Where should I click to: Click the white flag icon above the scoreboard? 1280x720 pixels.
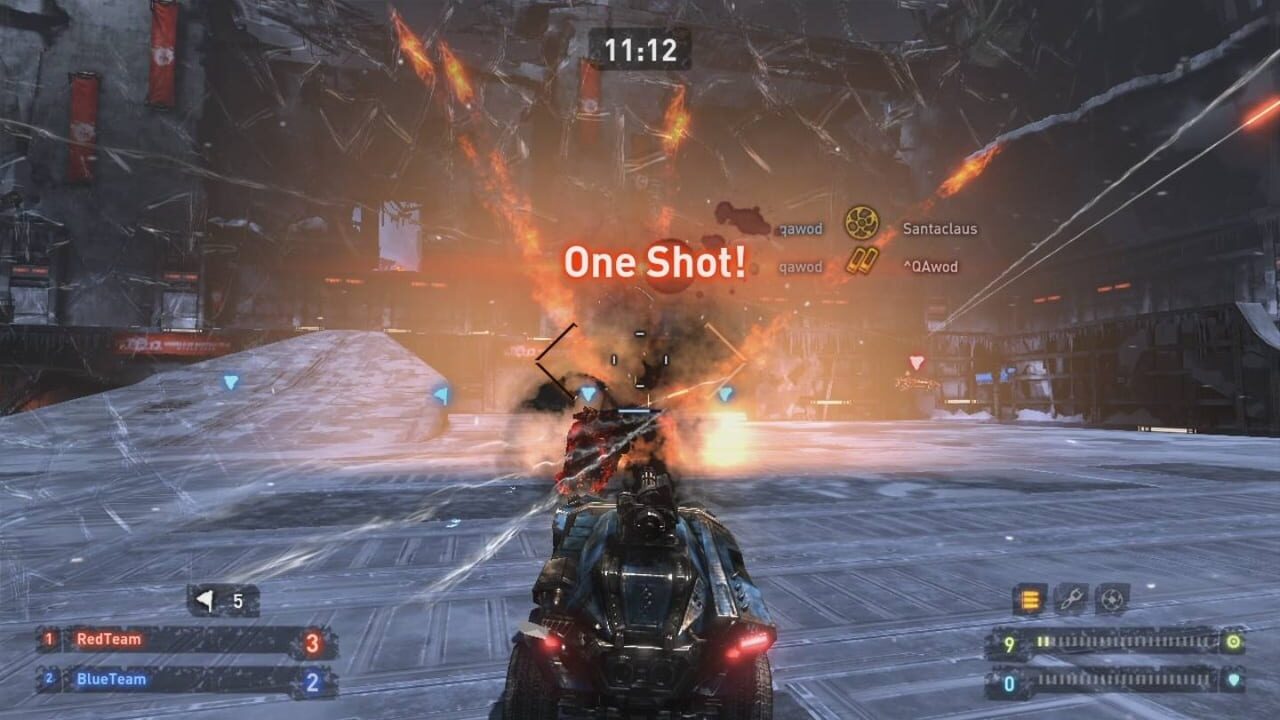(x=203, y=598)
